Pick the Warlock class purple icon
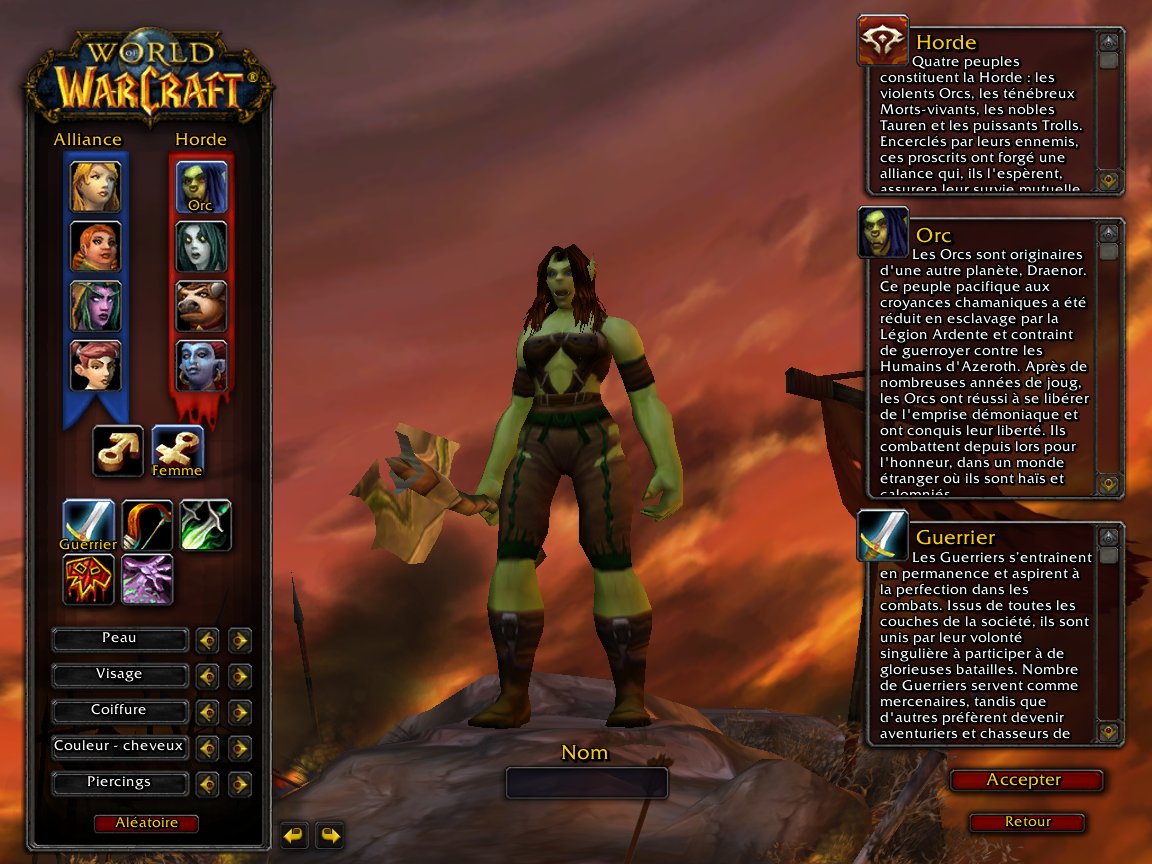The width and height of the screenshot is (1152, 864). pyautogui.click(x=147, y=580)
